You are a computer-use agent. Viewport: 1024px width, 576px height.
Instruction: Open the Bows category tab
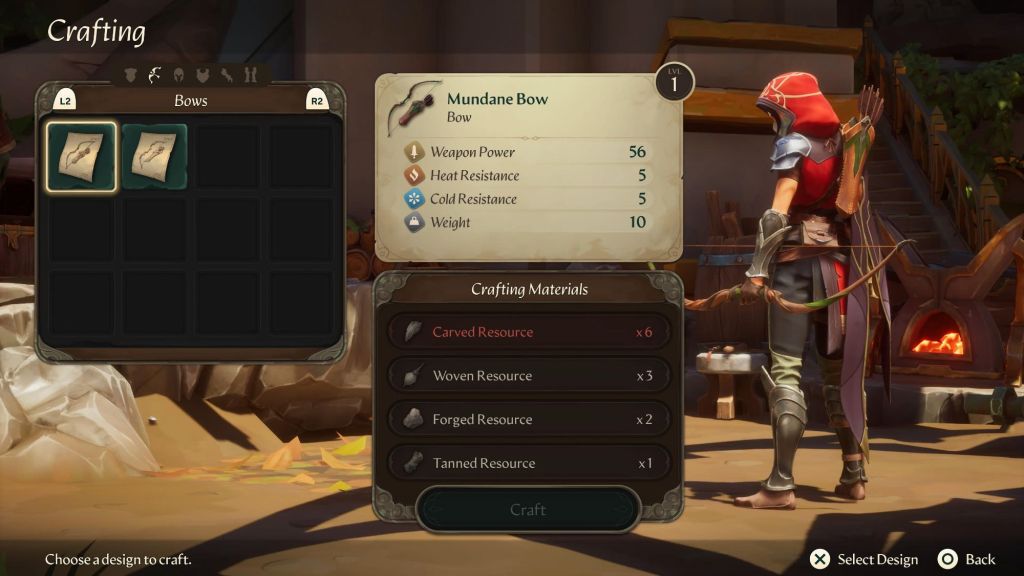click(155, 75)
